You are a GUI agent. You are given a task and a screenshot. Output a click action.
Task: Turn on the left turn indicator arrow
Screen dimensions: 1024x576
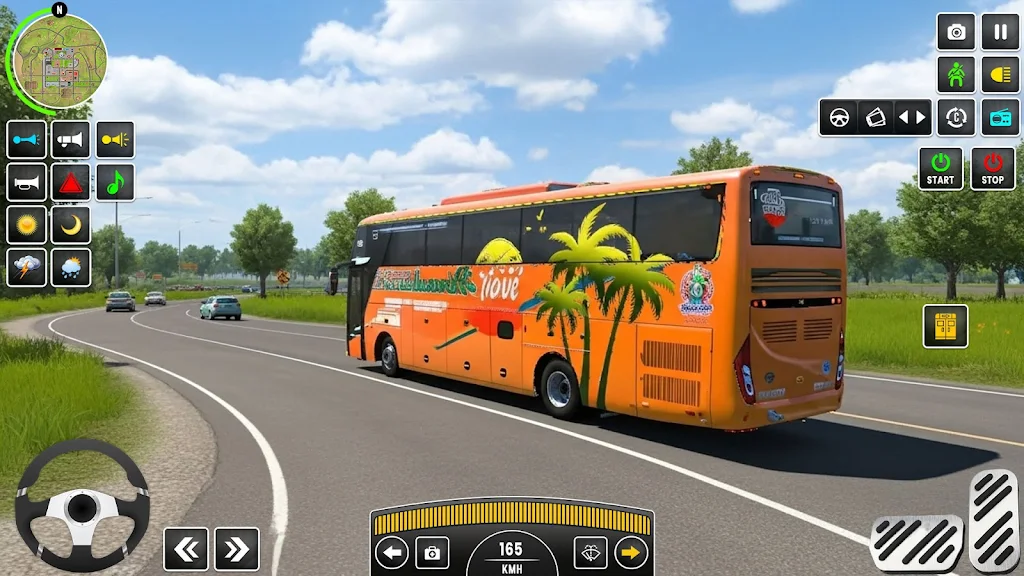click(392, 552)
